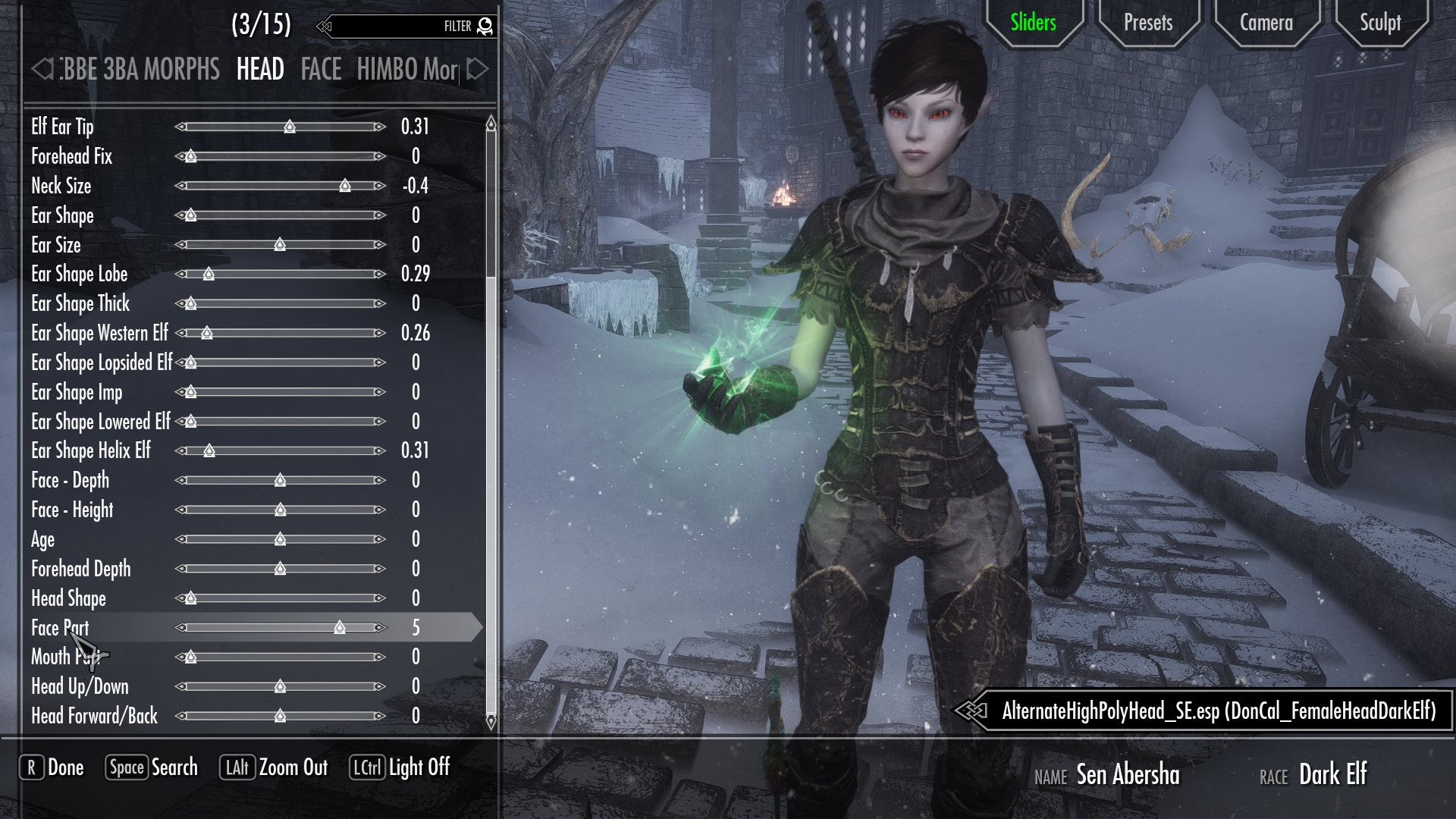This screenshot has height=819, width=1456.
Task: Adjust the Elf Ear Tip slider
Action: pyautogui.click(x=290, y=127)
